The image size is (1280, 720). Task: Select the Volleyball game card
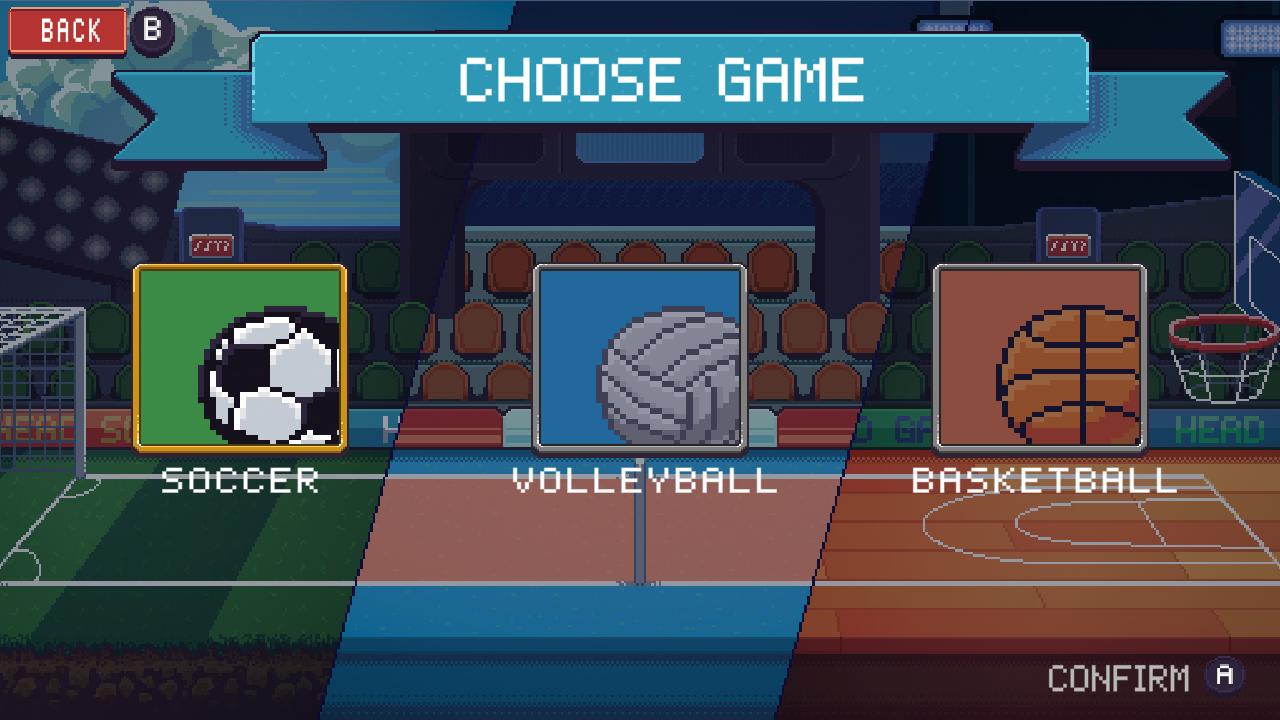641,358
